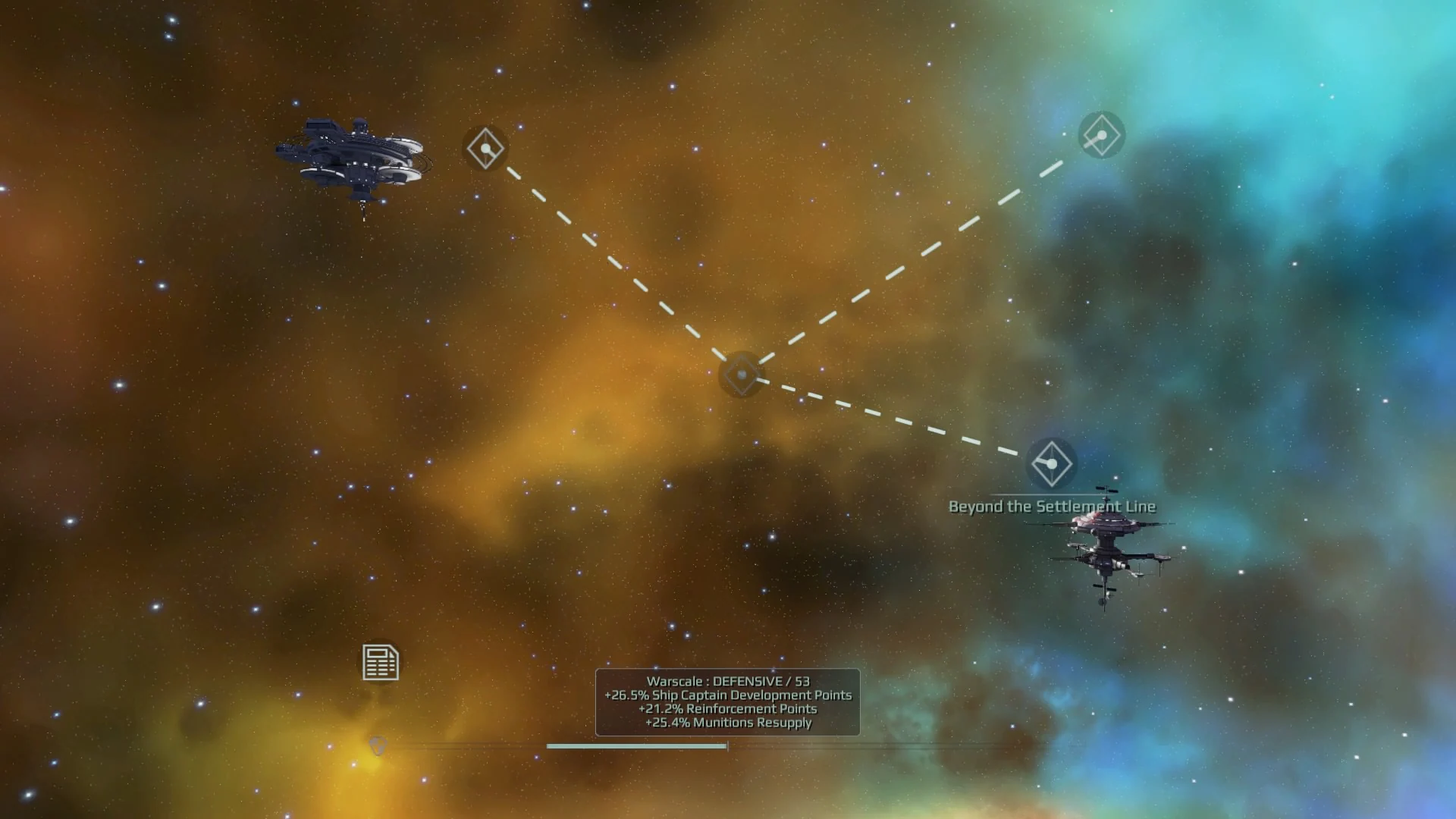Expand the top-right waypoint information

pyautogui.click(x=1100, y=134)
